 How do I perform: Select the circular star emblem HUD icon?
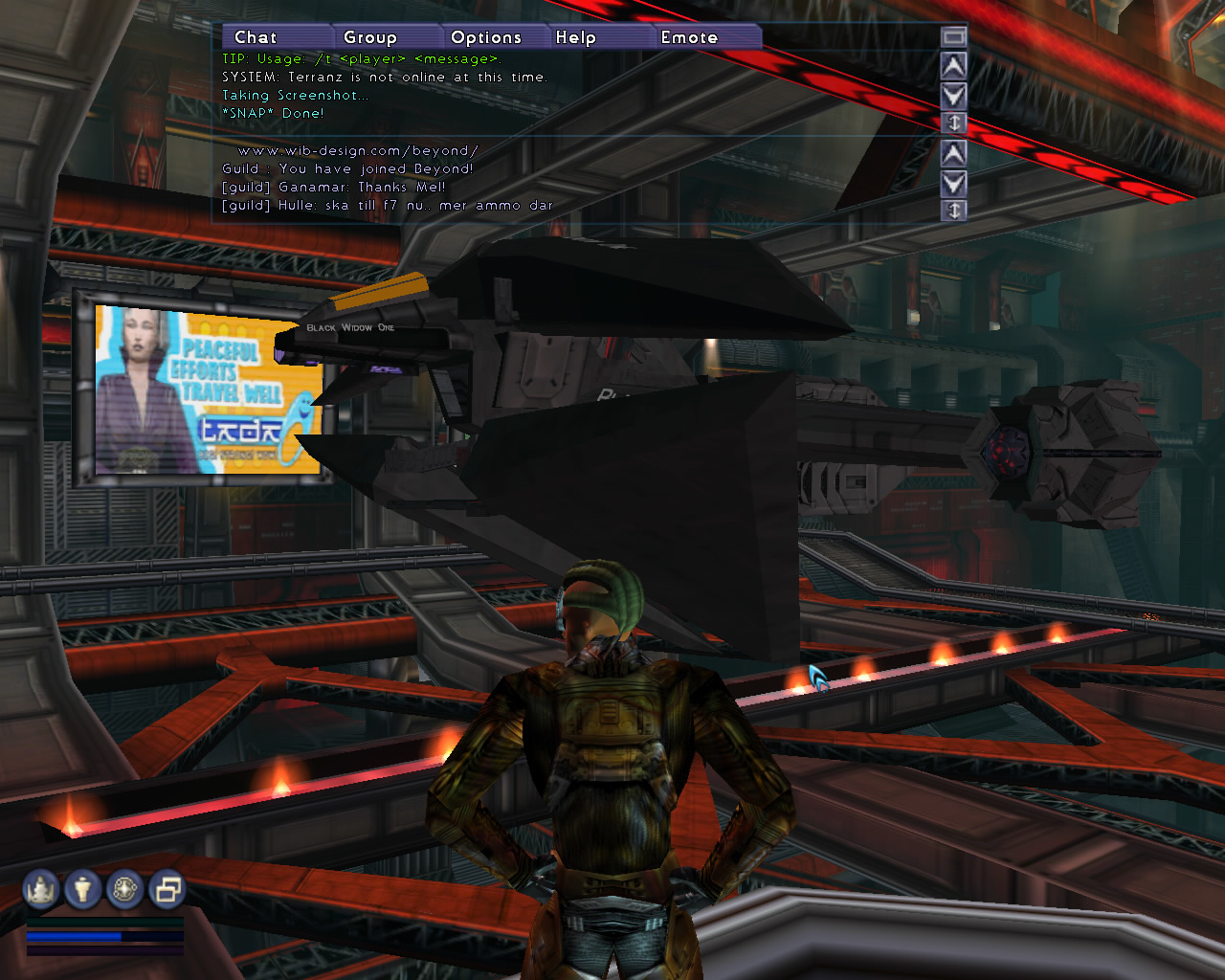pos(124,890)
